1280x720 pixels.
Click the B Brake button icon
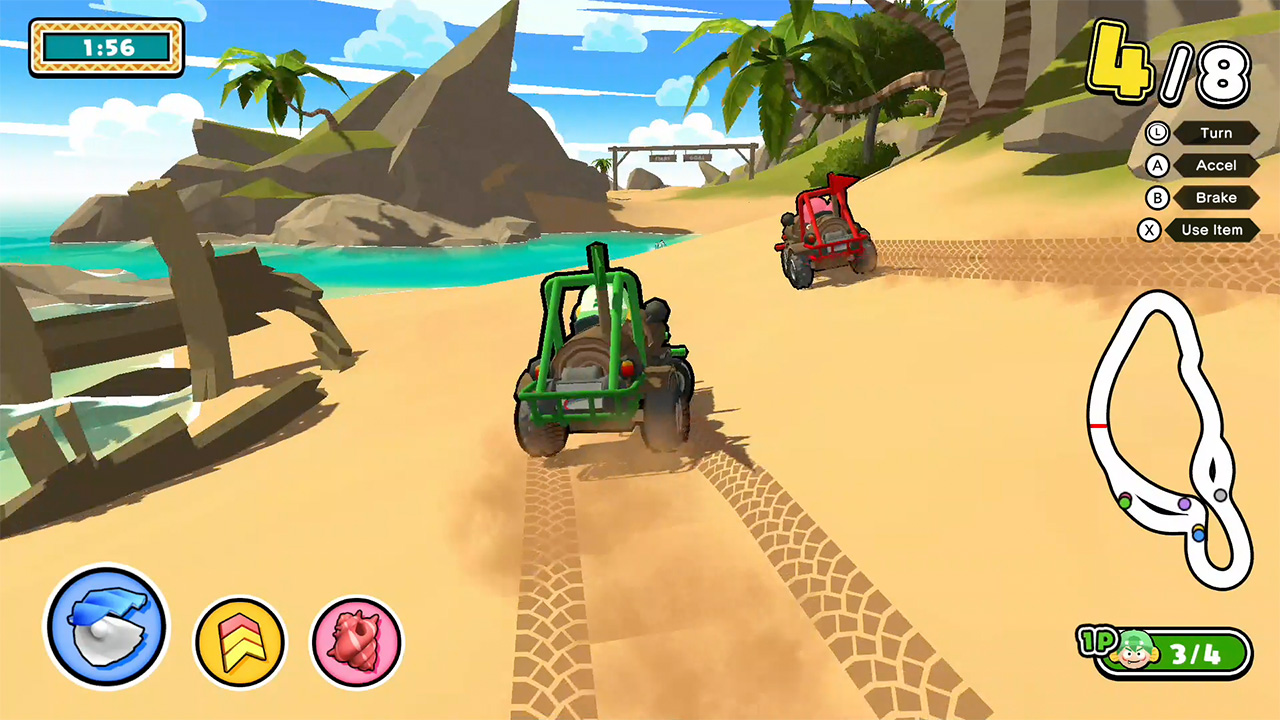point(1155,197)
